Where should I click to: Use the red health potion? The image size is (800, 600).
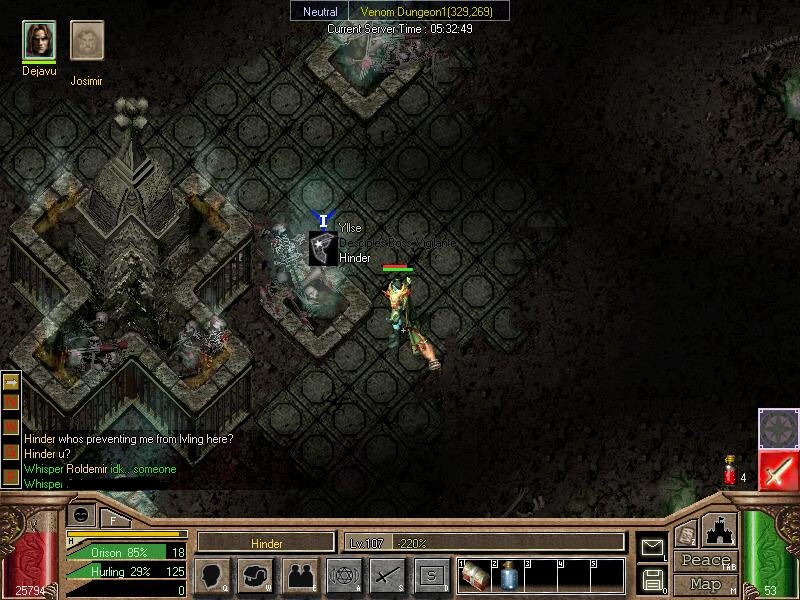730,470
